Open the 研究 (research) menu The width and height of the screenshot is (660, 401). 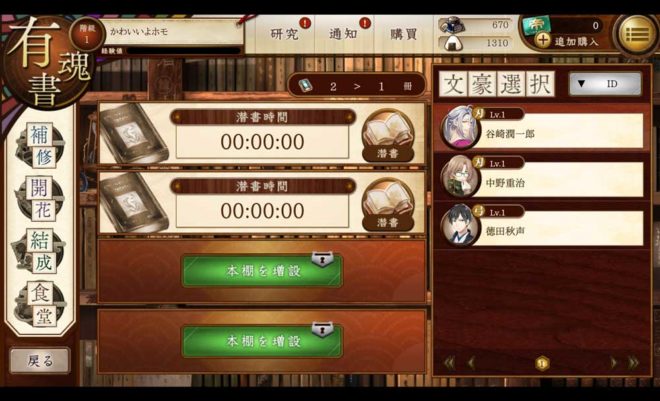tap(285, 34)
